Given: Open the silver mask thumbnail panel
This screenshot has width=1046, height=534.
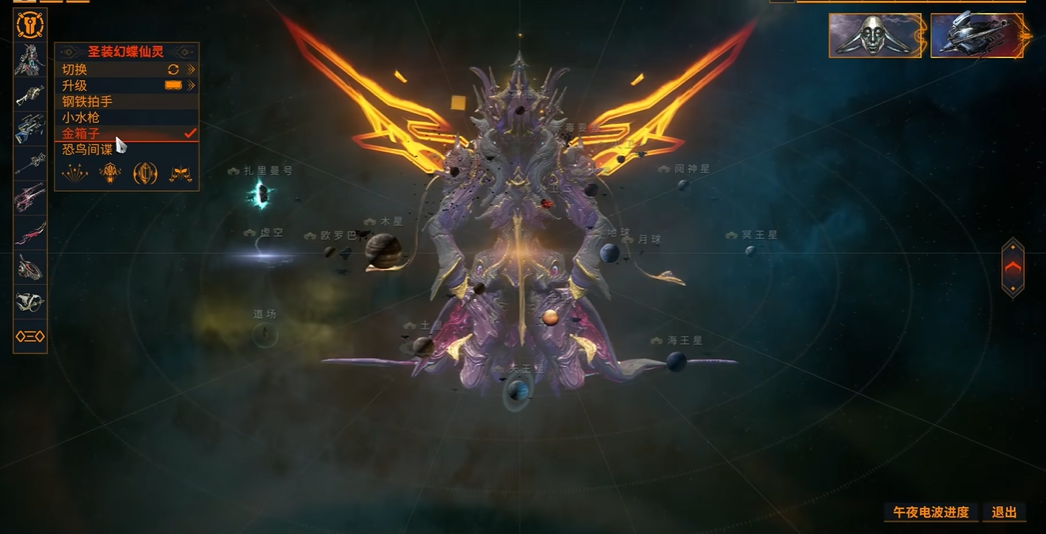Looking at the screenshot, I should click(x=875, y=35).
